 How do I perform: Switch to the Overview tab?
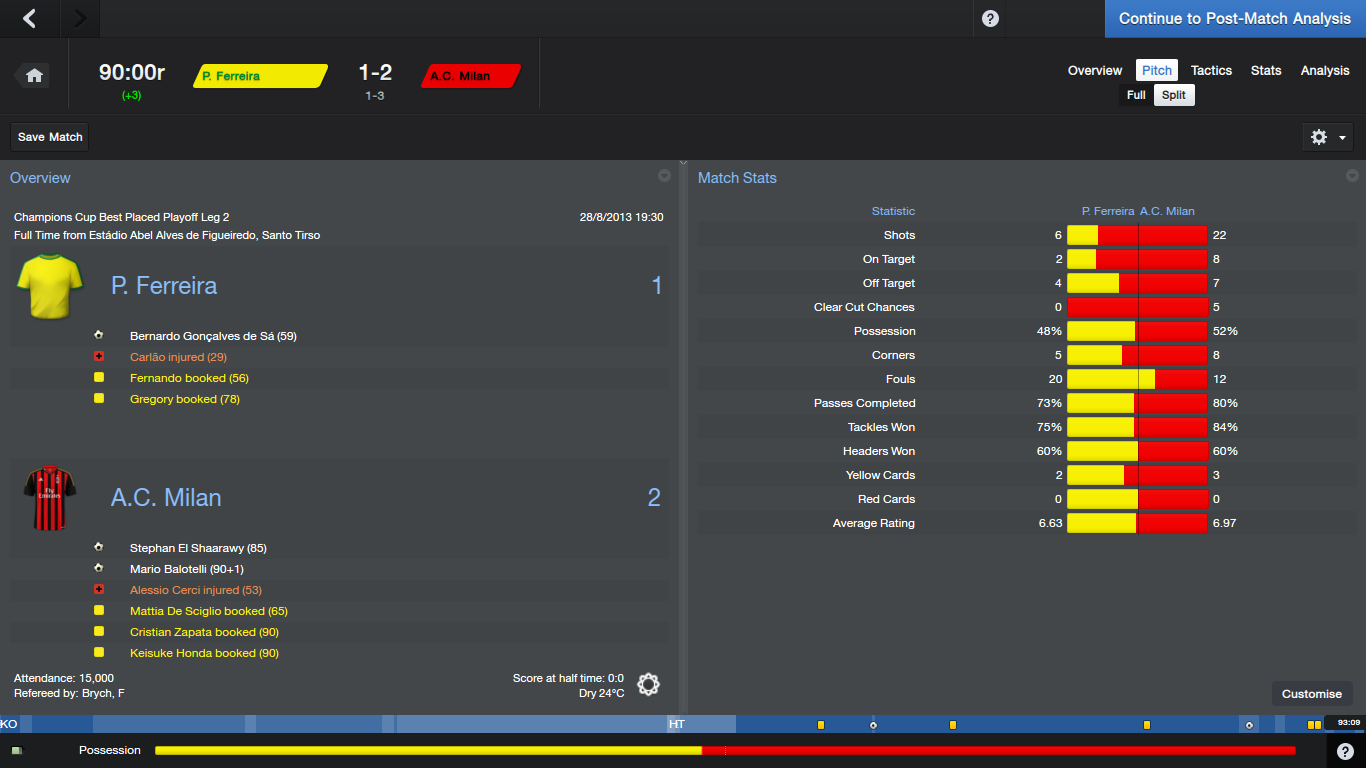click(1094, 71)
